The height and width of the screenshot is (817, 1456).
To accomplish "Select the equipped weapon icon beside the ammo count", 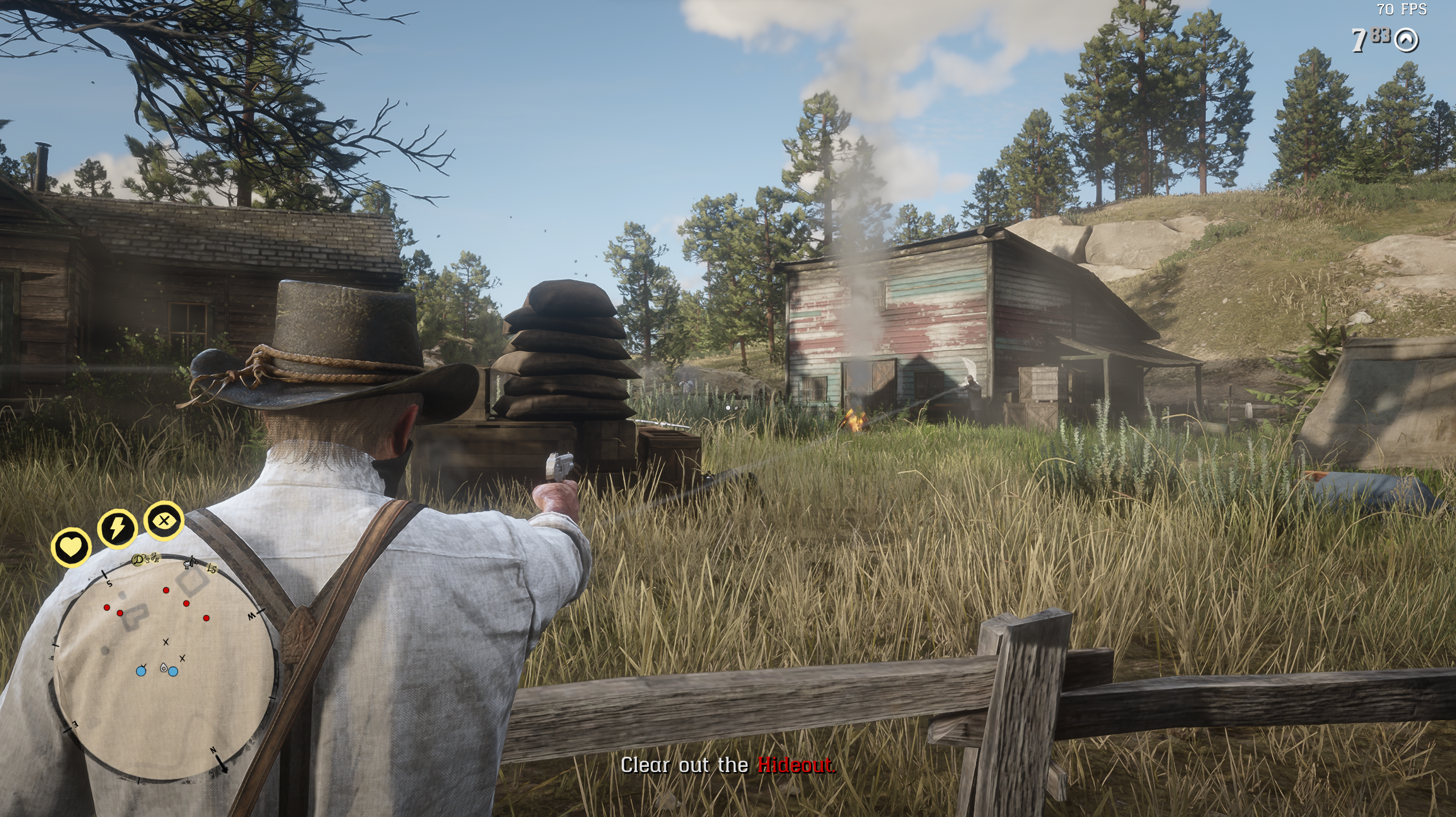I will (1407, 41).
